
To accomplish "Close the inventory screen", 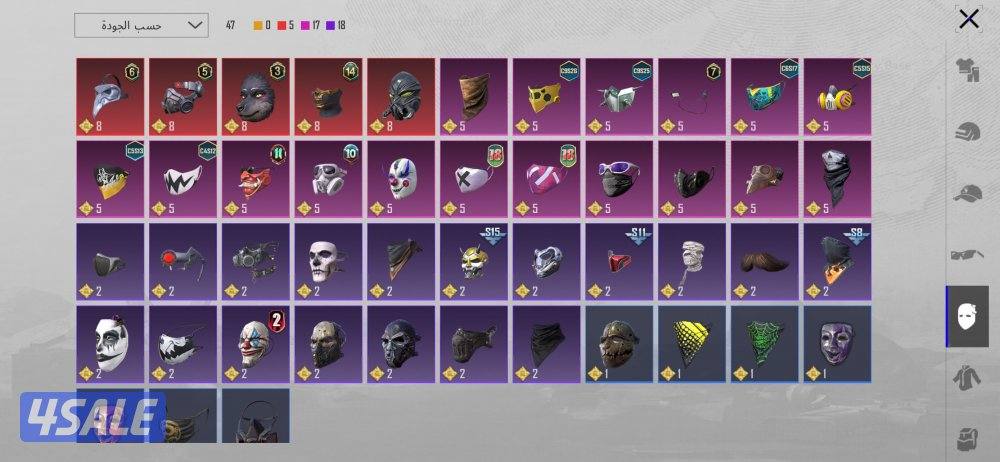I will [x=968, y=19].
